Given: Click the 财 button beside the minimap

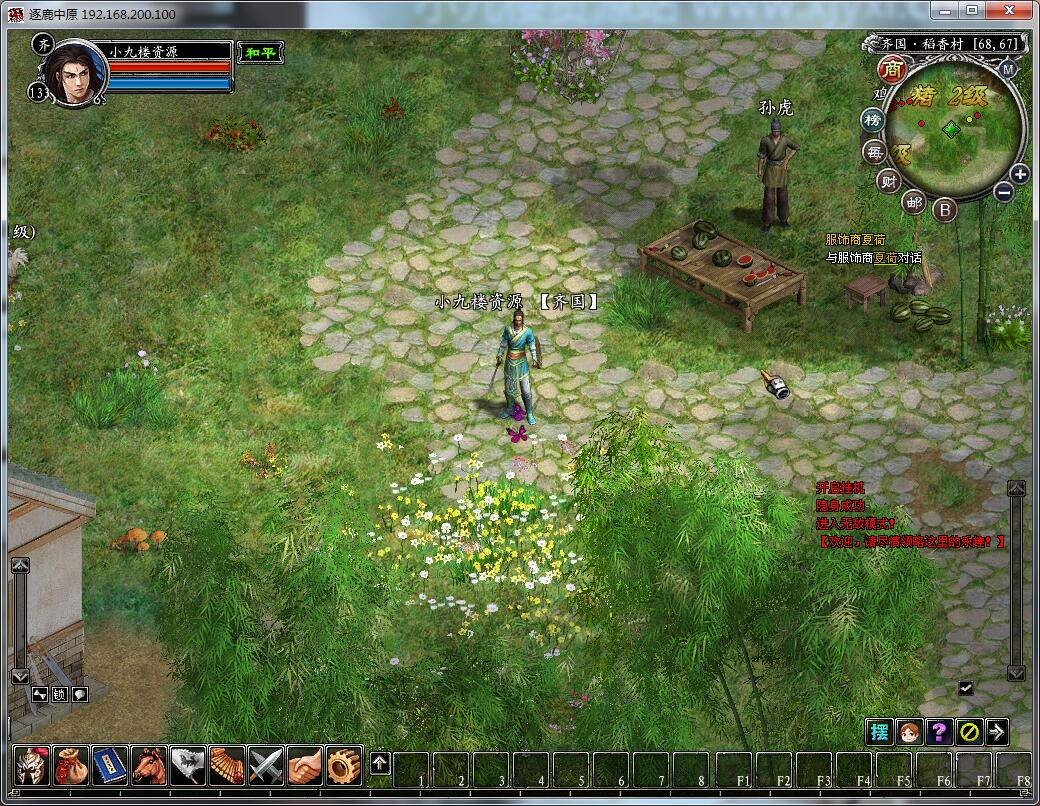Looking at the screenshot, I should (888, 181).
